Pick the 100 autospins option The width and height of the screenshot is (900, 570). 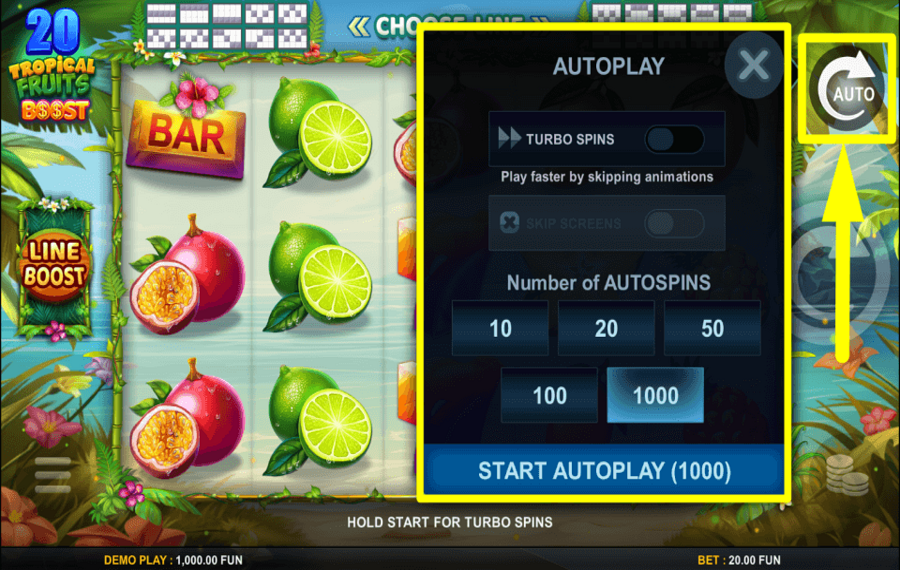pyautogui.click(x=549, y=395)
